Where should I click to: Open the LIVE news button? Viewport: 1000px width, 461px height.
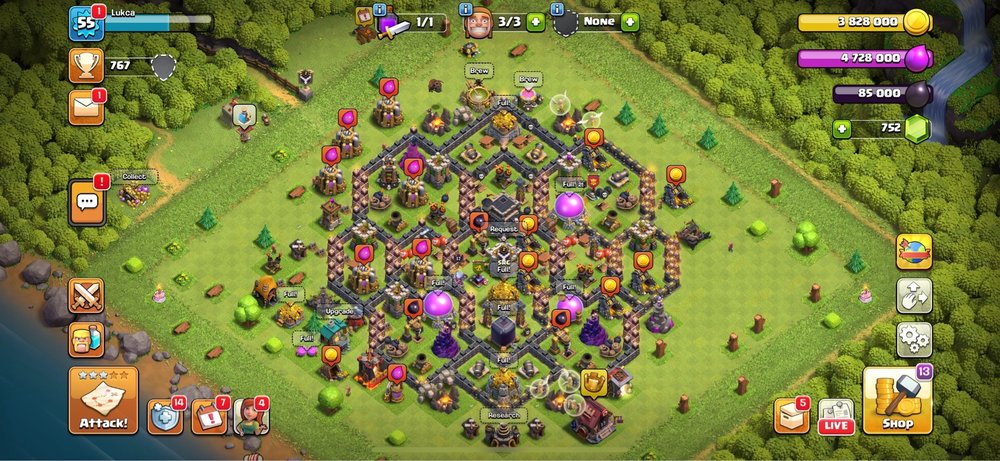pos(836,416)
